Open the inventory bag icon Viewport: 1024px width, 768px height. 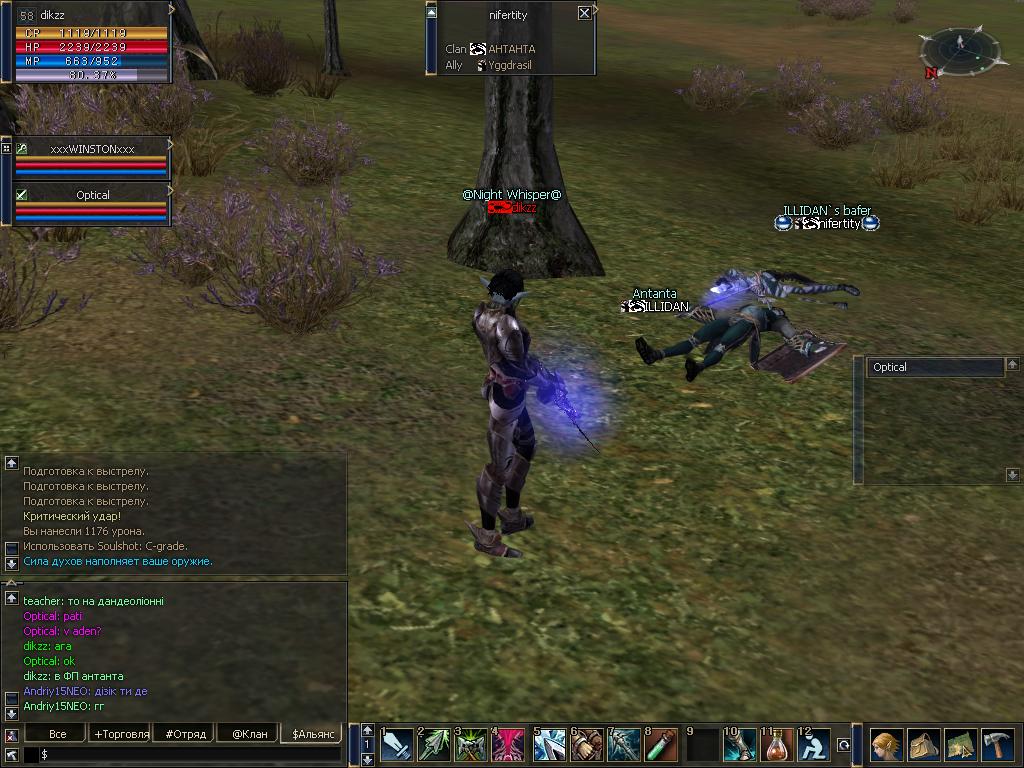(x=923, y=745)
